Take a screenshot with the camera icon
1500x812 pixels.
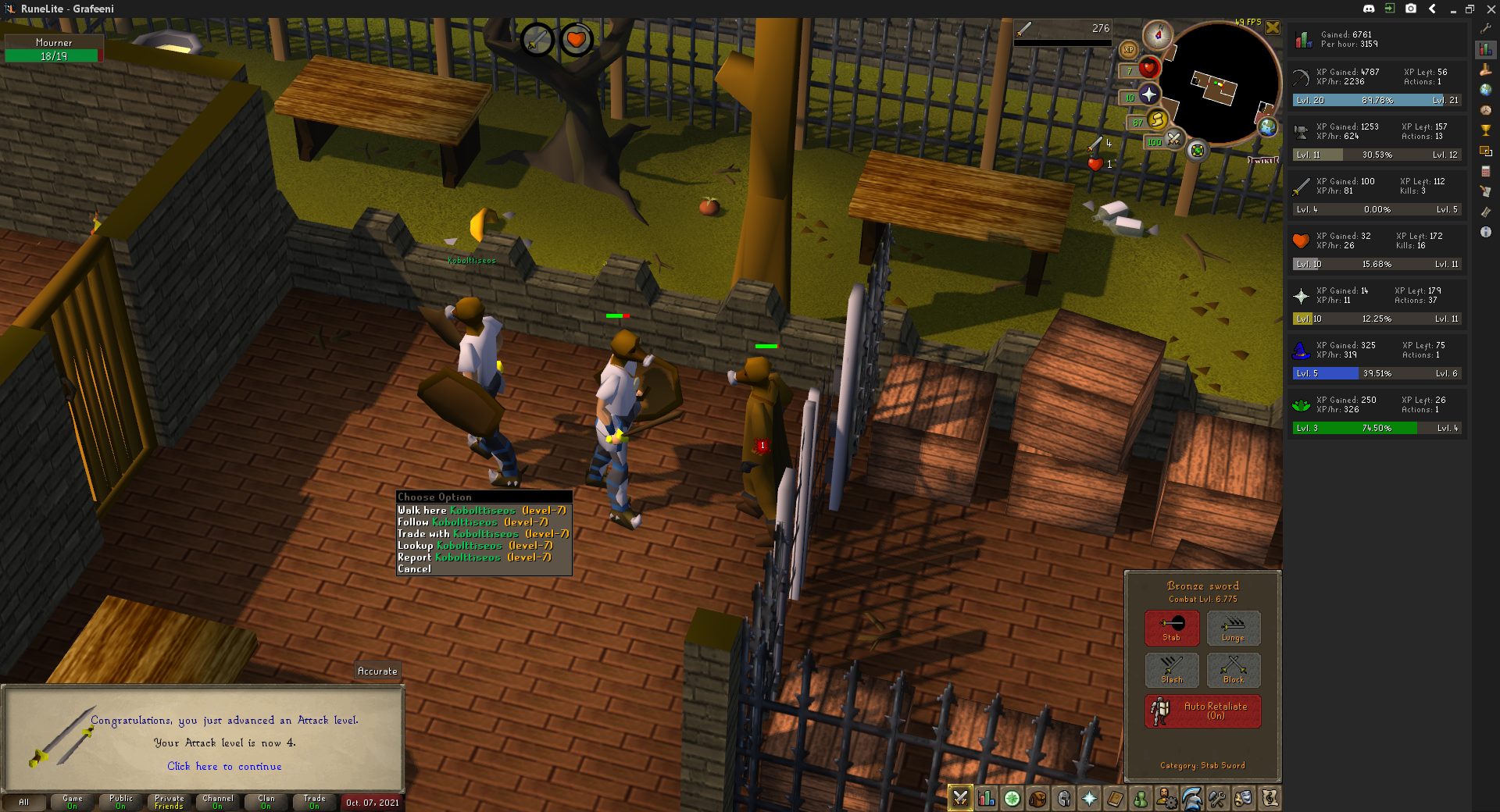pyautogui.click(x=1411, y=9)
